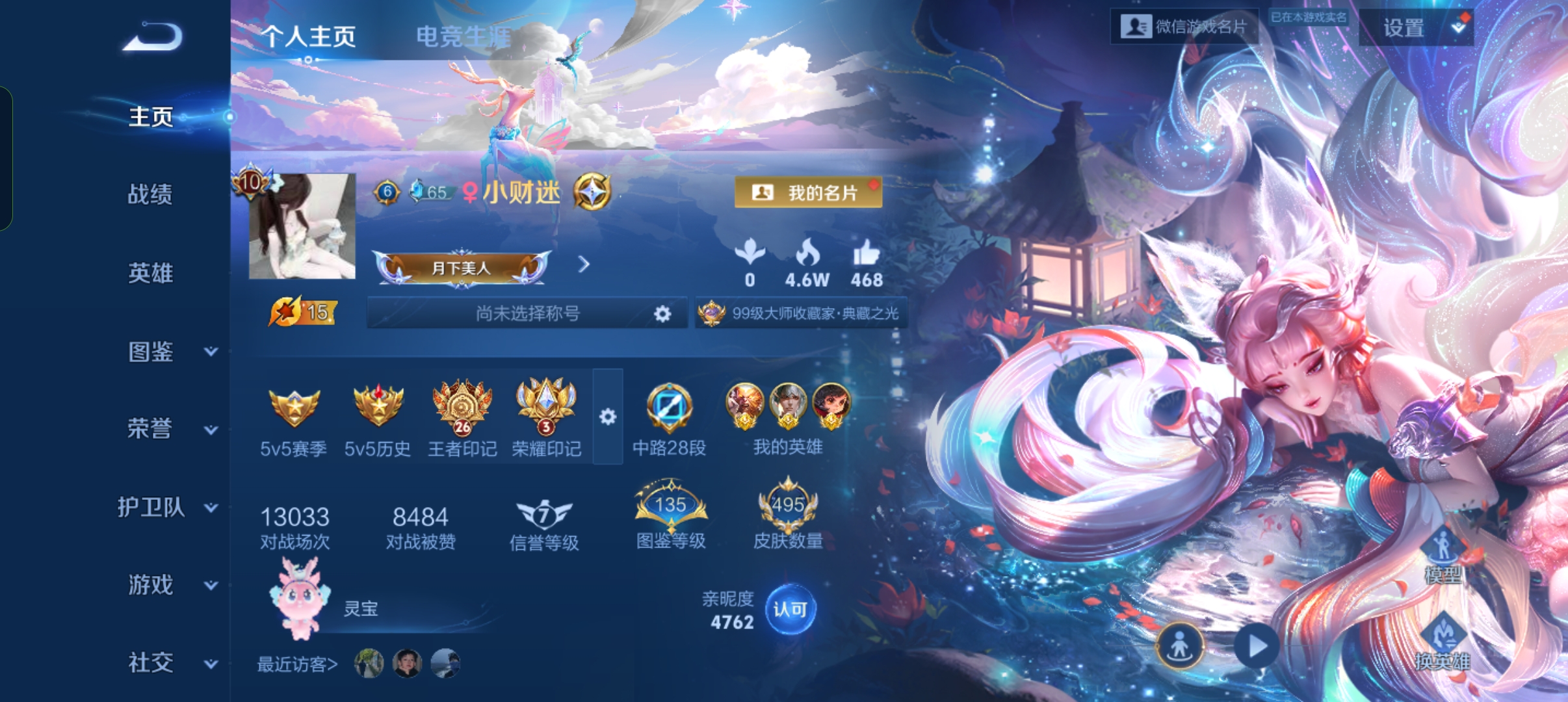Switch to the 电竞生涯 tab
Image resolution: width=1568 pixels, height=702 pixels.
pos(463,36)
